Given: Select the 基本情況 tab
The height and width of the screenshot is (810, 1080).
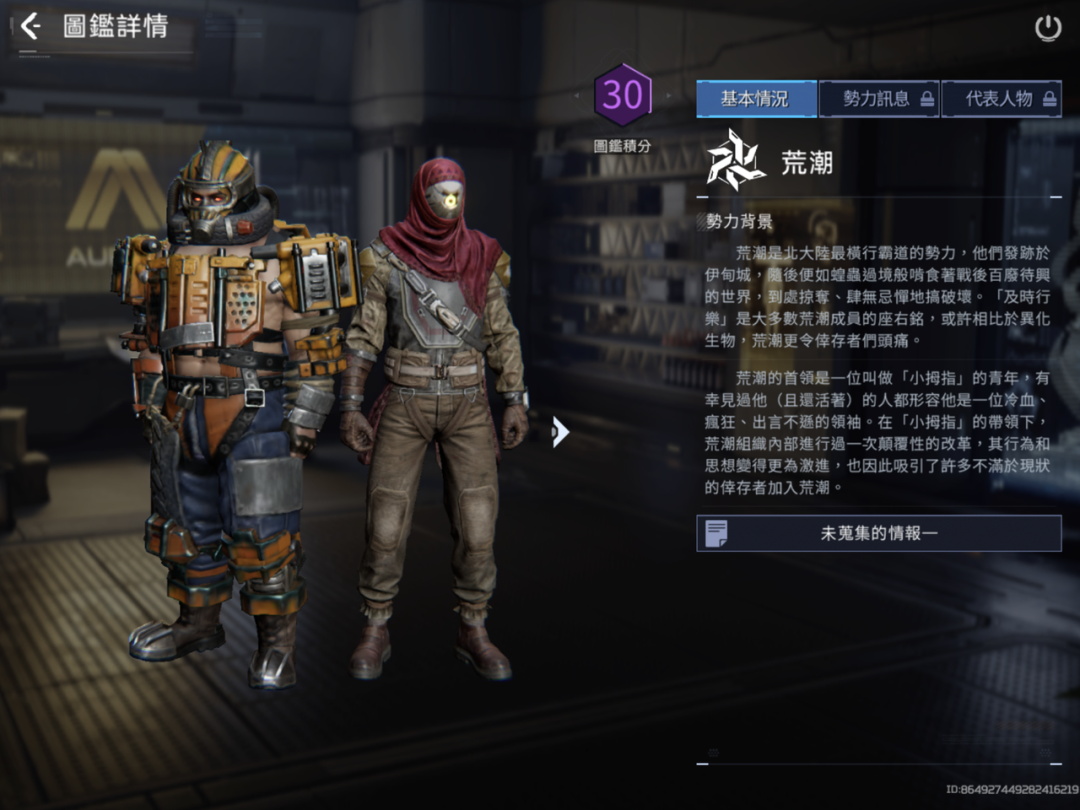Looking at the screenshot, I should click(x=756, y=99).
